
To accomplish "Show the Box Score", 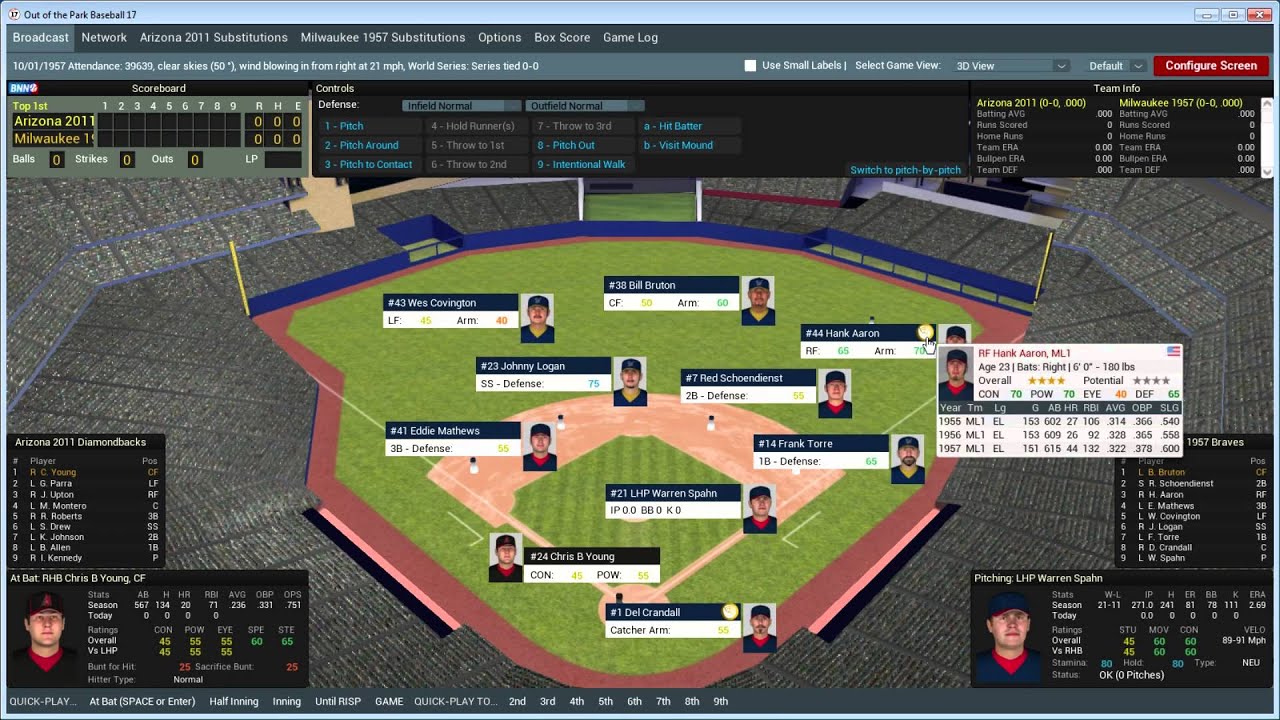I will coord(562,37).
